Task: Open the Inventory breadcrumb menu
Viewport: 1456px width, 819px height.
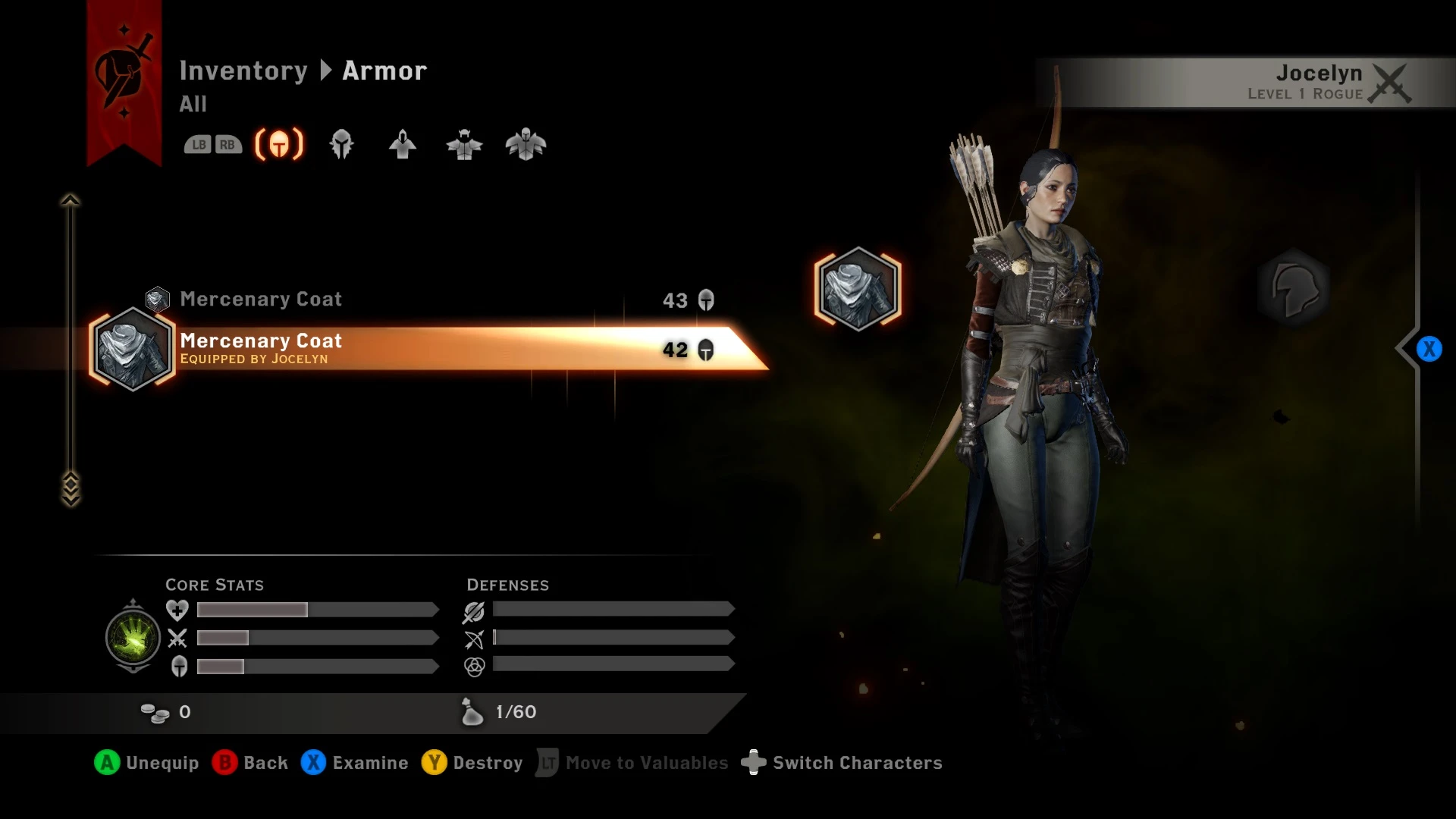Action: click(x=244, y=71)
